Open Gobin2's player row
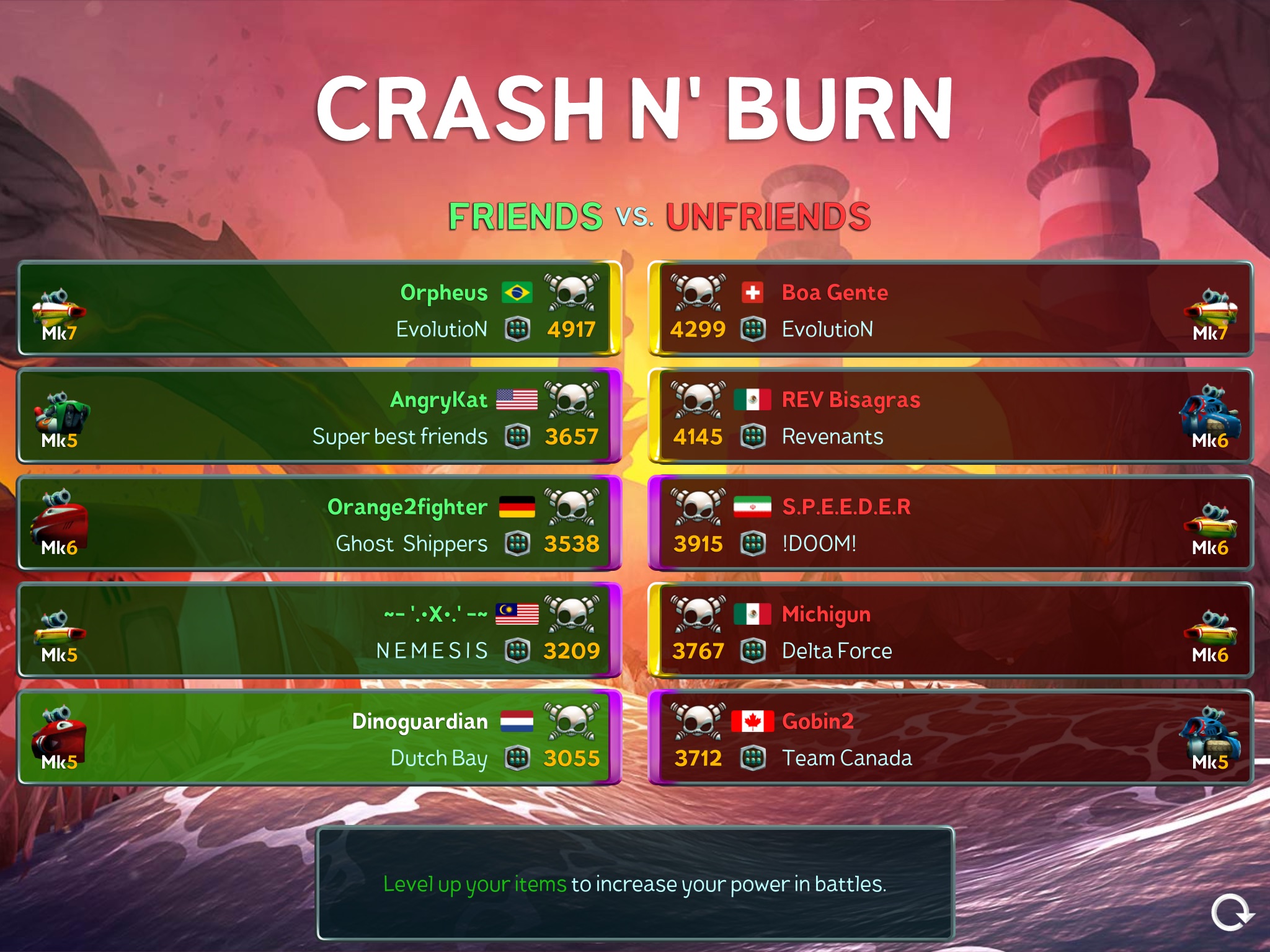1270x952 pixels. click(950, 738)
